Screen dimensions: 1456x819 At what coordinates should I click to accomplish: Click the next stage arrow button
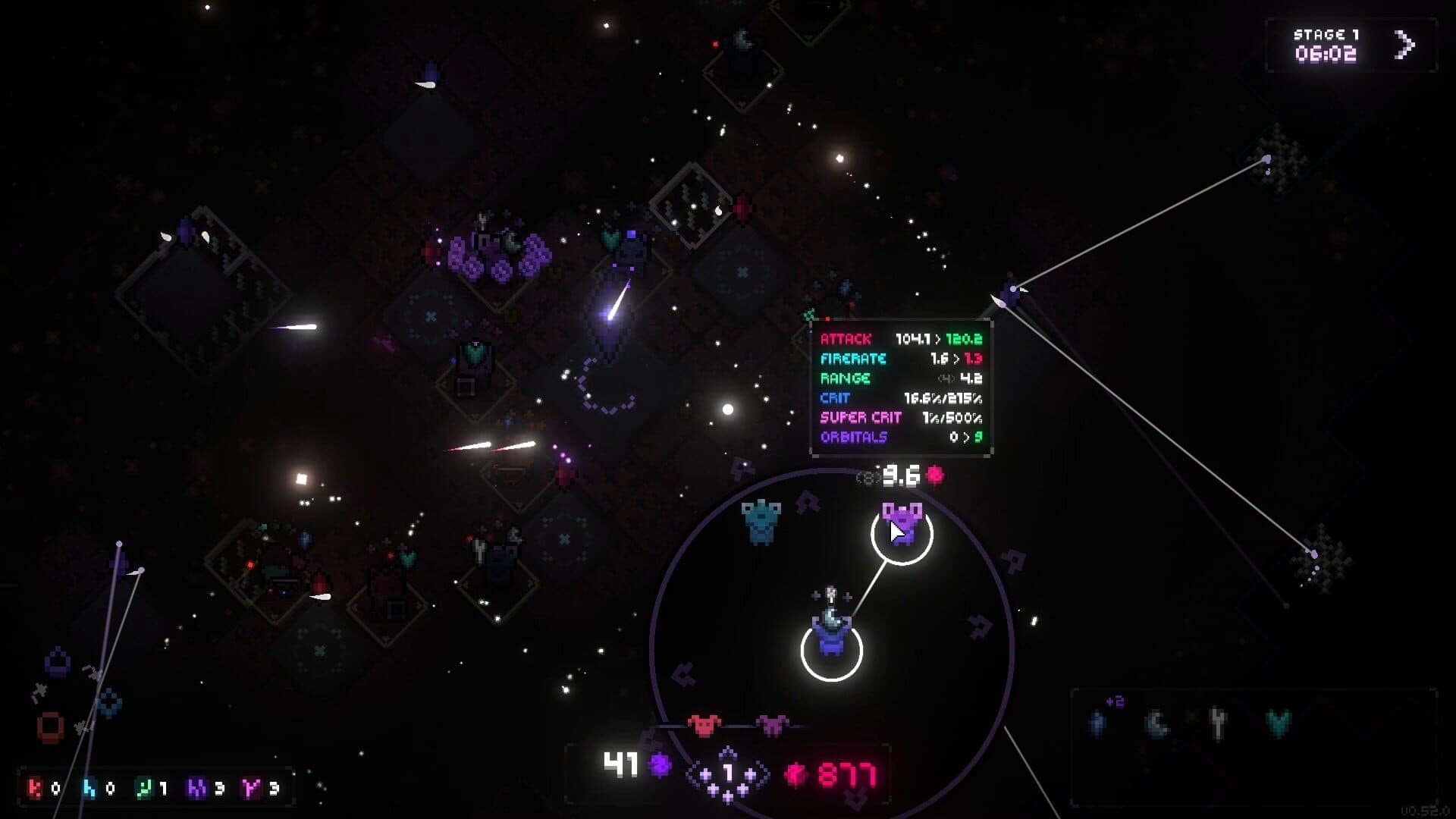1404,45
